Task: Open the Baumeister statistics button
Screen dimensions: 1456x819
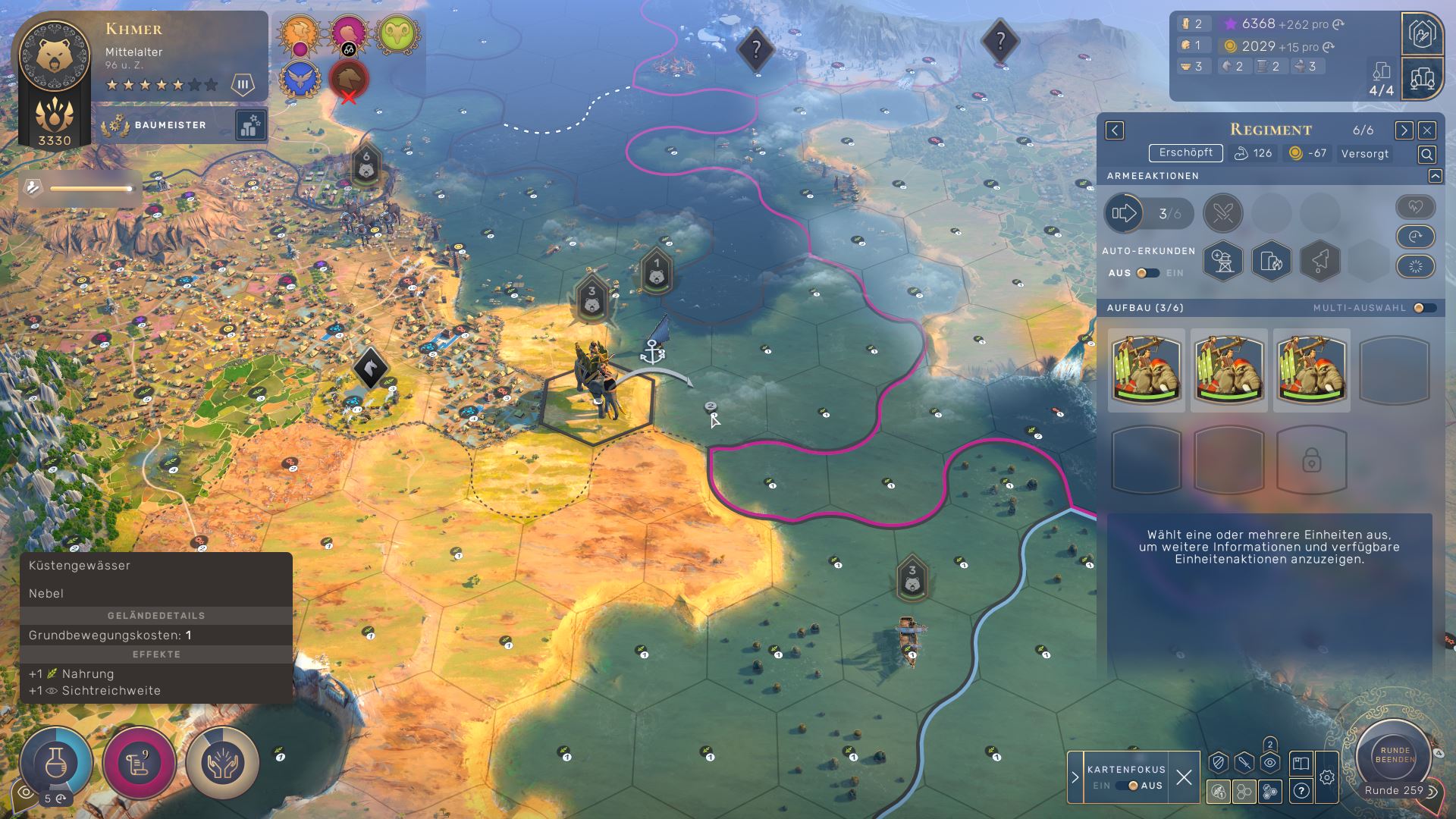Action: click(x=250, y=126)
